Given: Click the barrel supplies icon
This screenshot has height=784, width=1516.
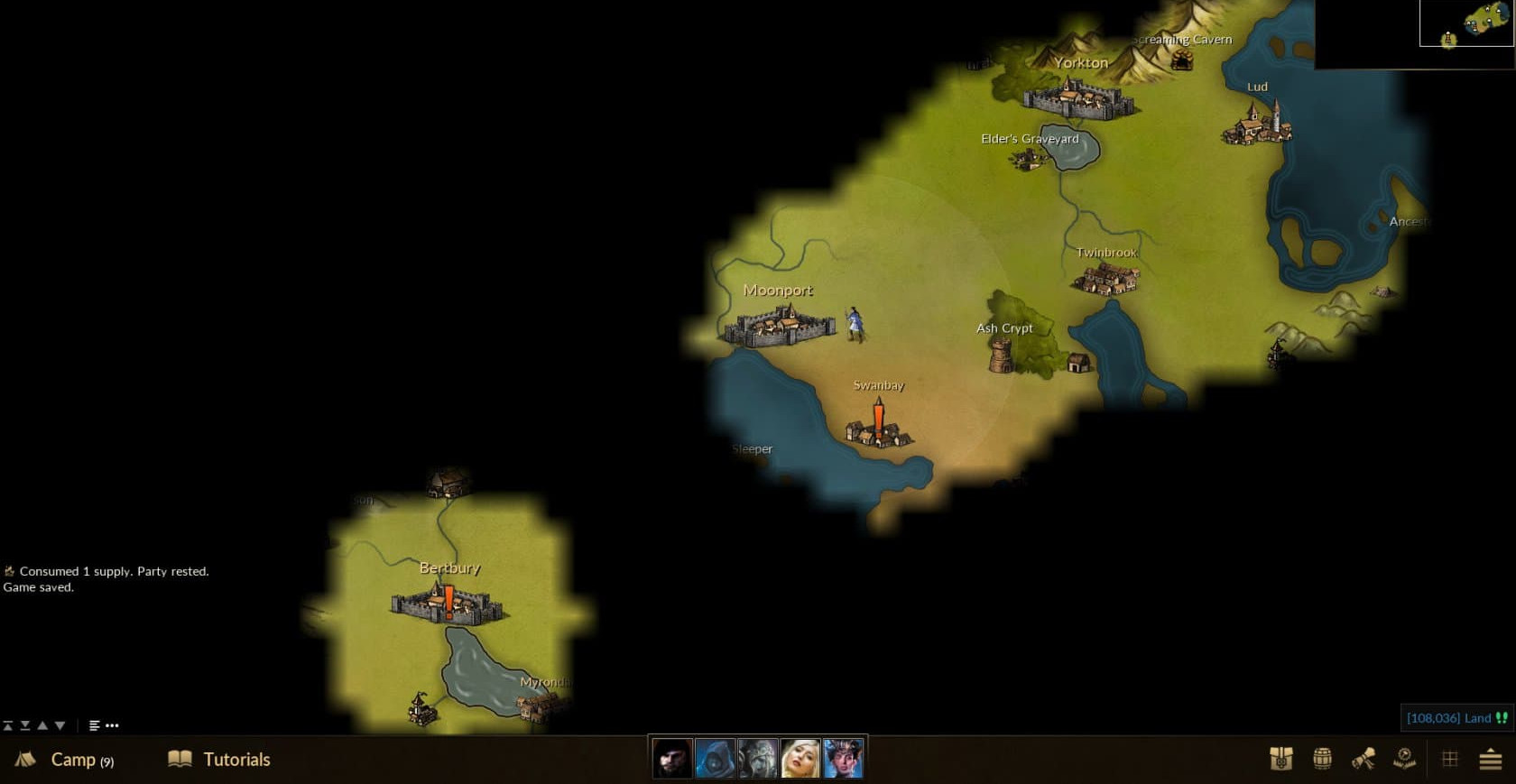Looking at the screenshot, I should [1322, 759].
